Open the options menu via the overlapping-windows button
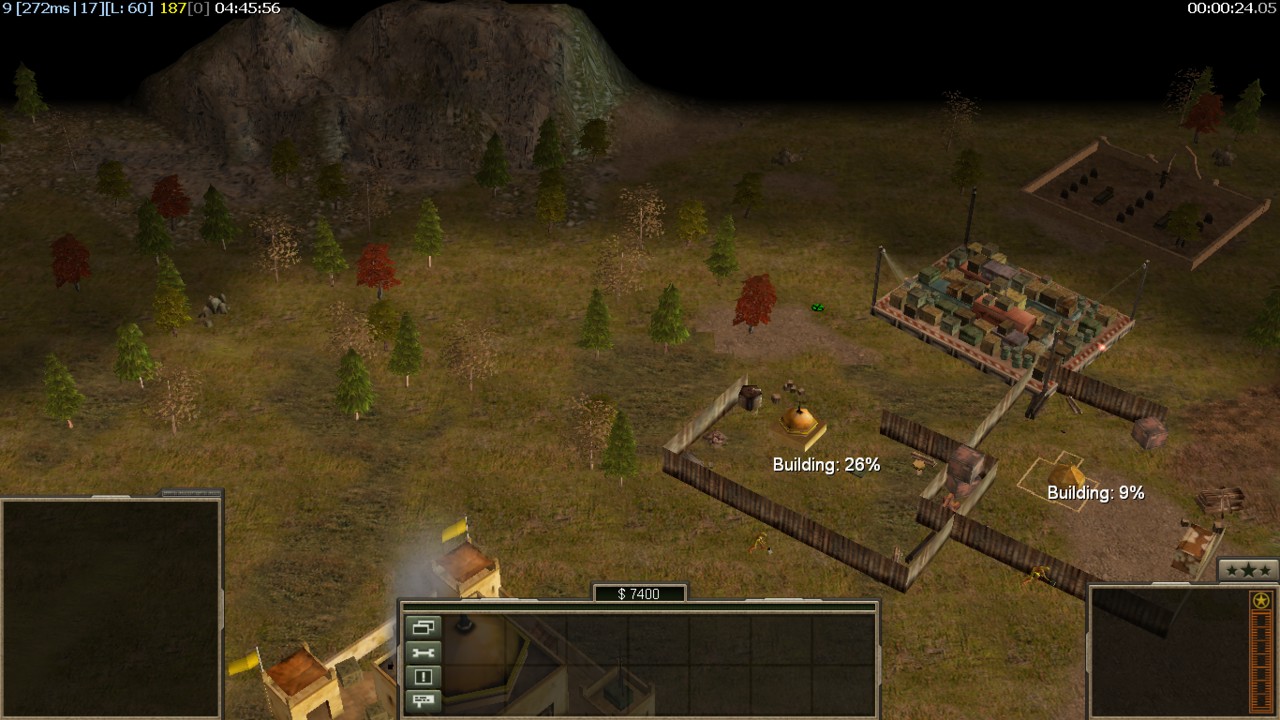Screen dimensions: 1280x720 coord(423,628)
